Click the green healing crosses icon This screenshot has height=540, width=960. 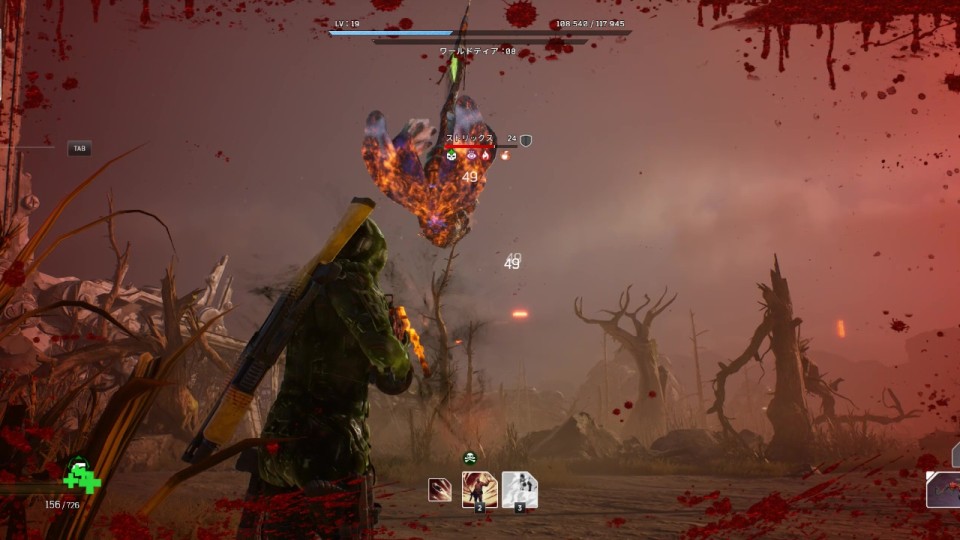tap(82, 477)
